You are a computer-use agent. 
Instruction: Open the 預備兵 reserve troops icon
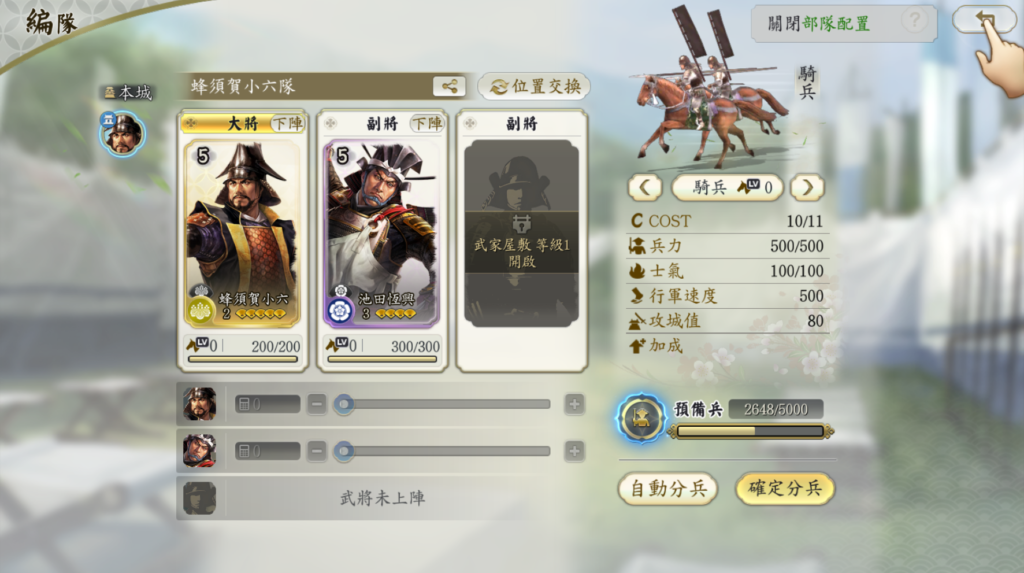tap(640, 418)
